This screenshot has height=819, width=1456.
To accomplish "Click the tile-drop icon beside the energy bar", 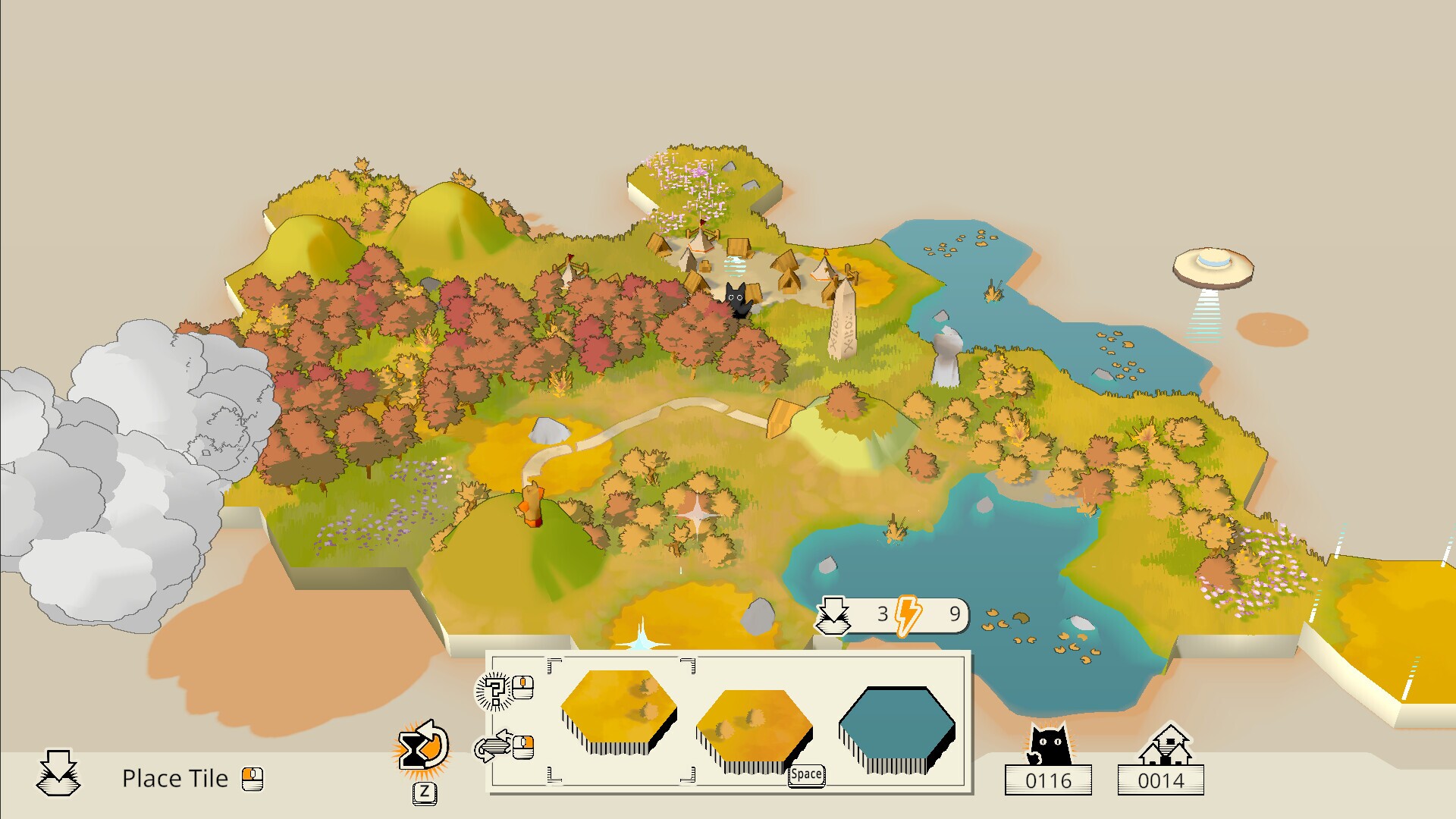I will 833,617.
